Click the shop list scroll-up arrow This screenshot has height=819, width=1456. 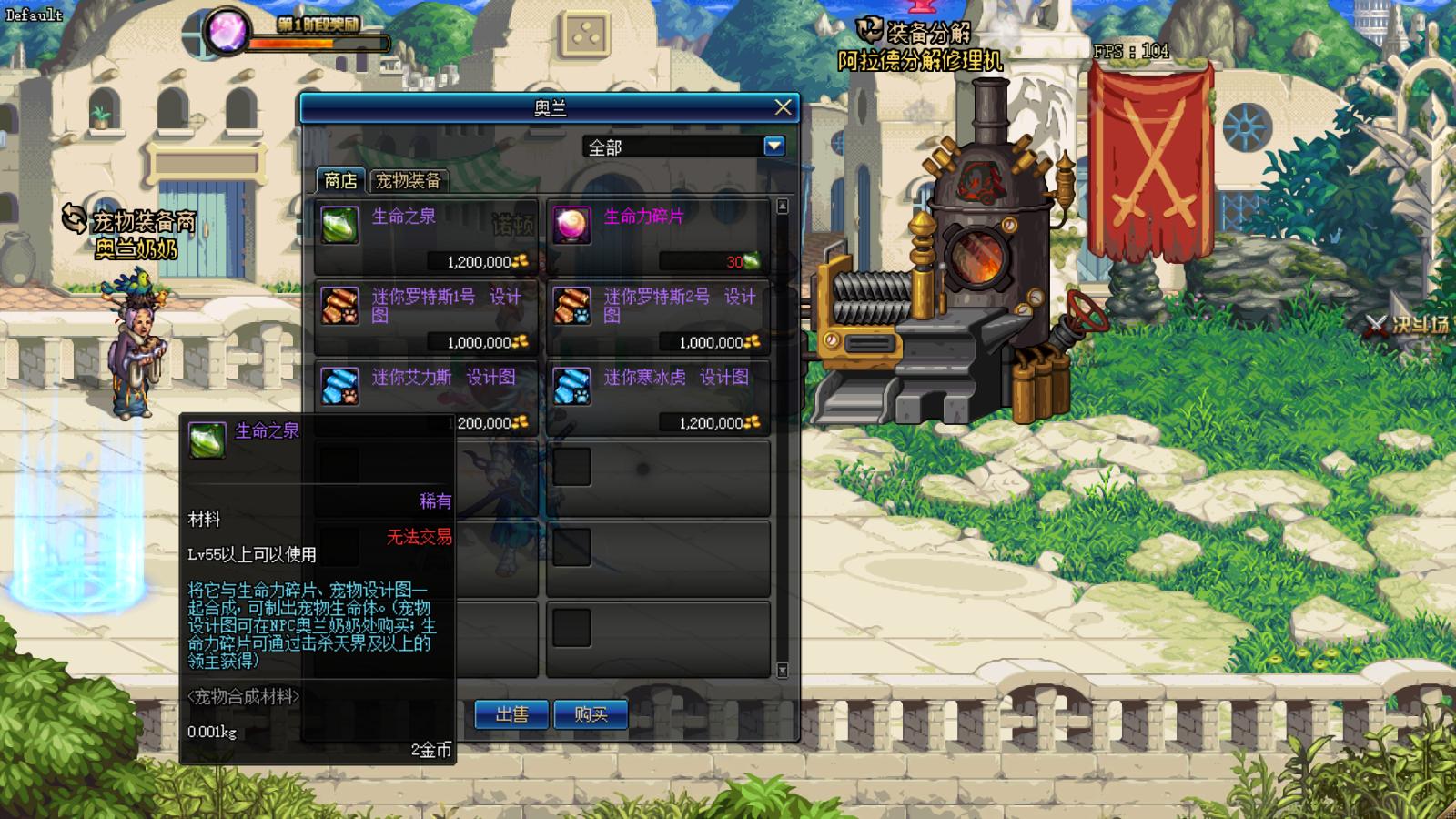point(782,207)
